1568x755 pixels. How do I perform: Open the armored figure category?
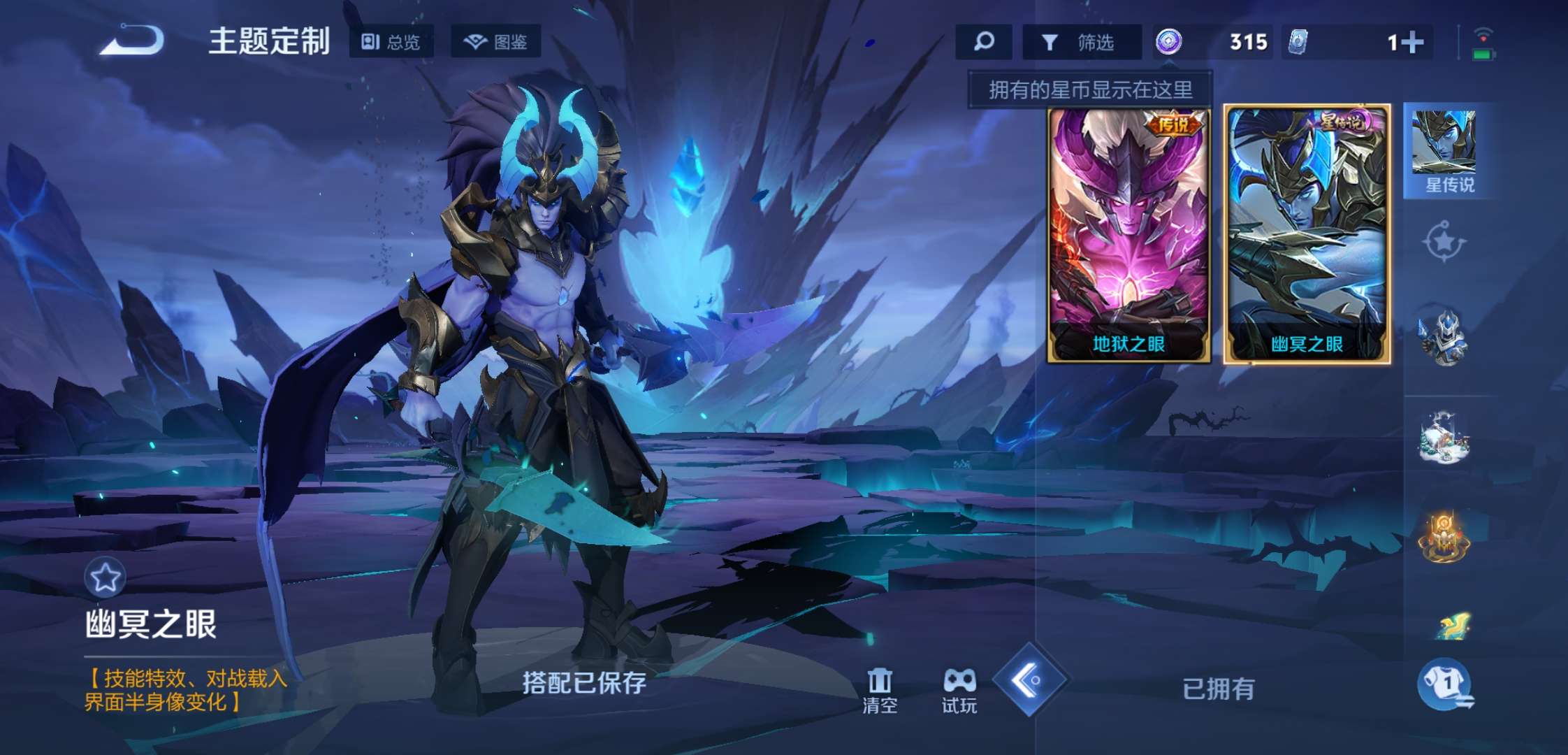tap(1442, 338)
